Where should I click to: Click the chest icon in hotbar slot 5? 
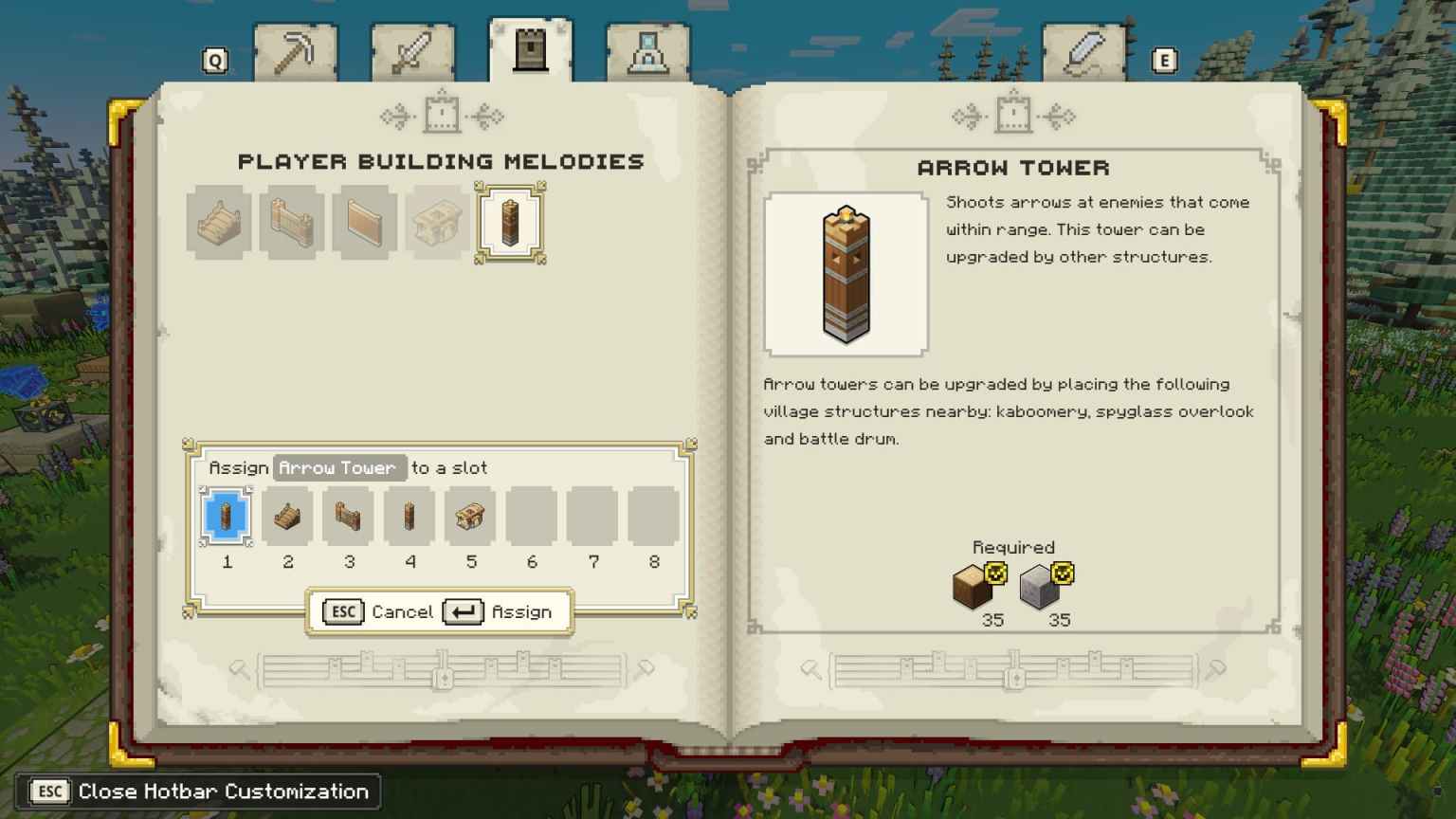[471, 516]
